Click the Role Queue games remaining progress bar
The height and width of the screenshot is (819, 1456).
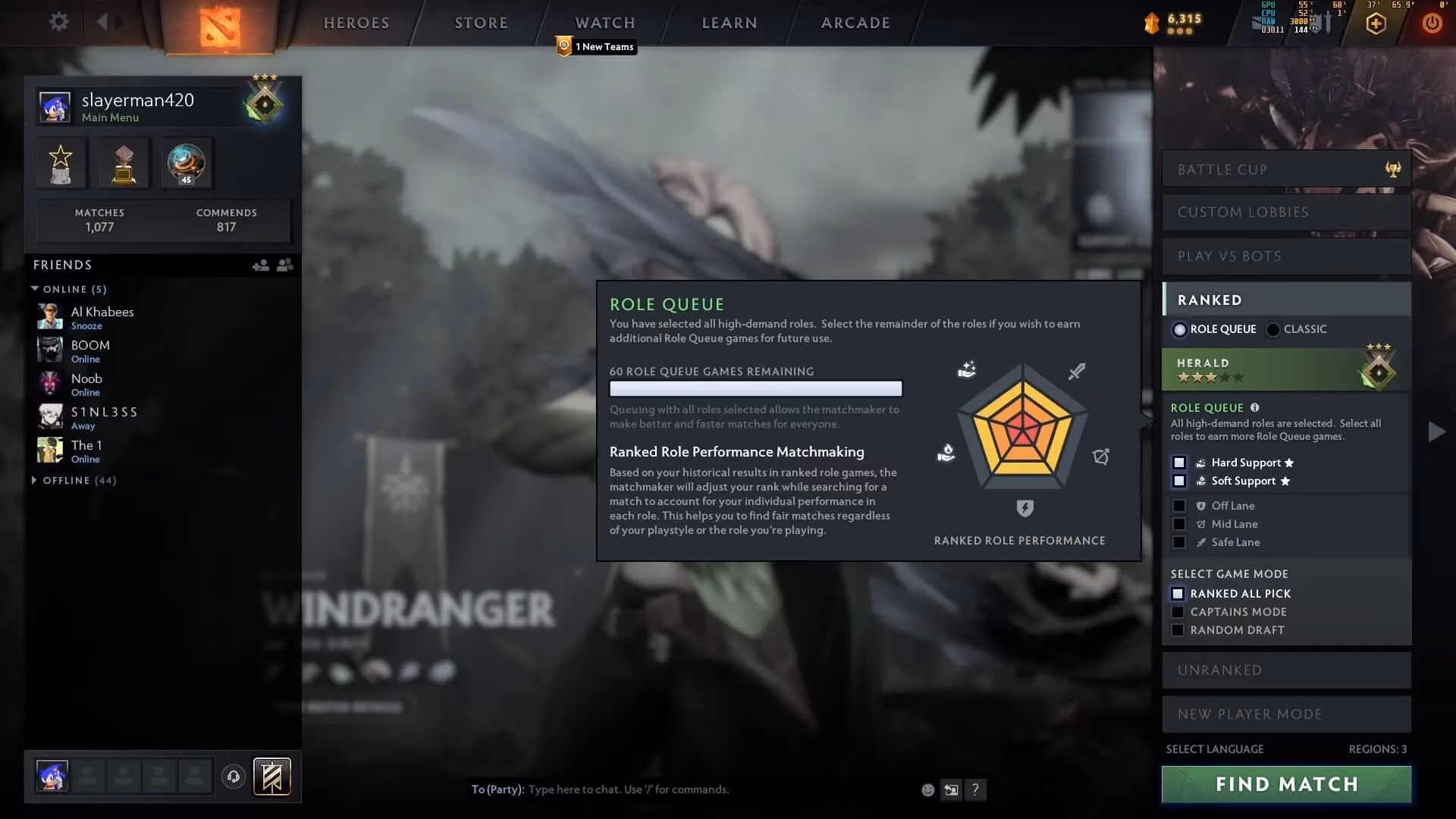756,388
